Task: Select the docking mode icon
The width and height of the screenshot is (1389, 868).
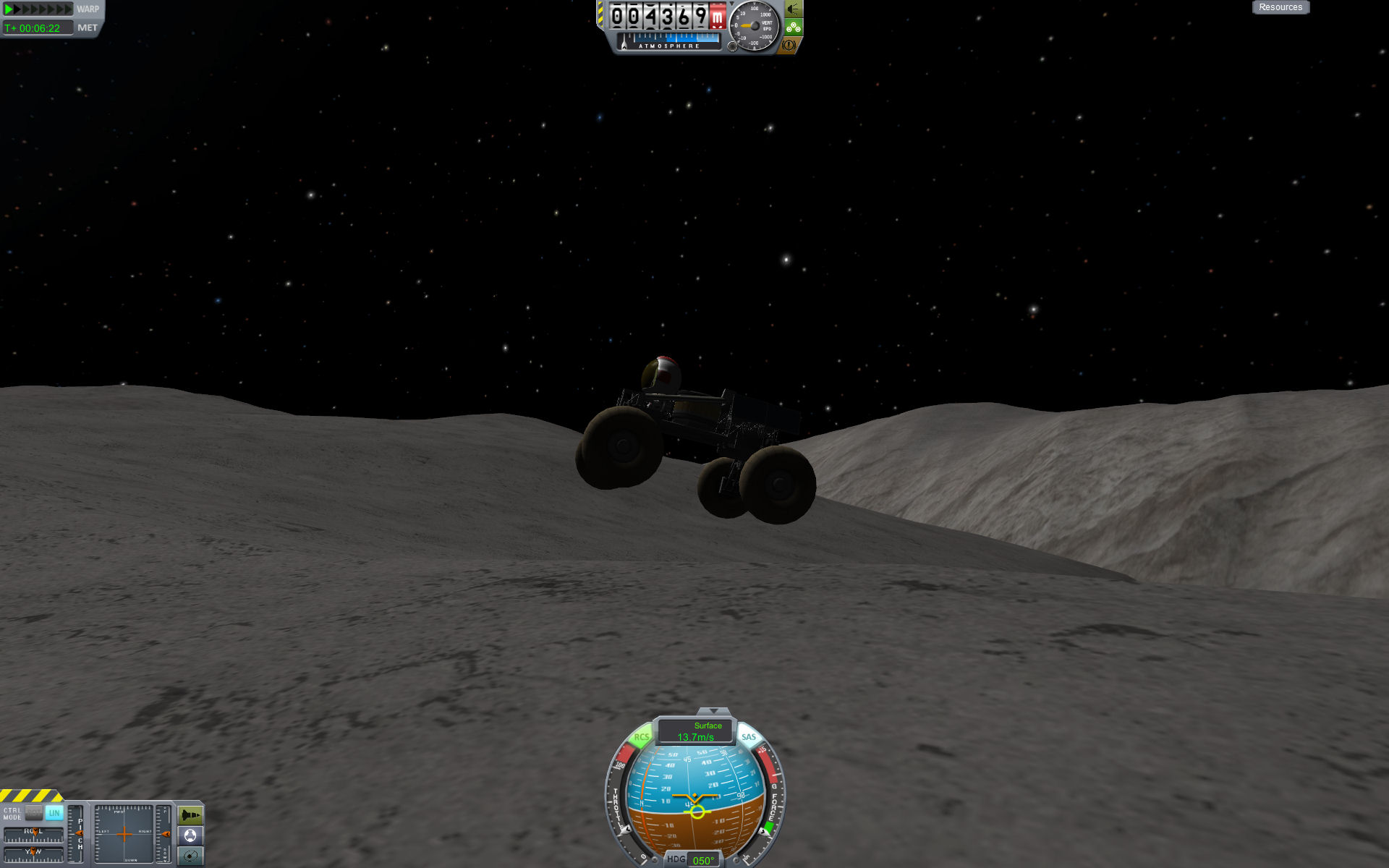Action: tap(190, 836)
